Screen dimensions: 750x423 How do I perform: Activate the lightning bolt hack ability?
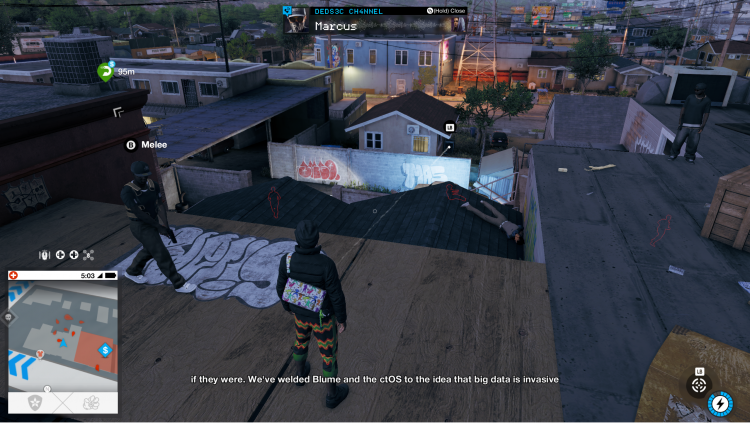pos(720,403)
